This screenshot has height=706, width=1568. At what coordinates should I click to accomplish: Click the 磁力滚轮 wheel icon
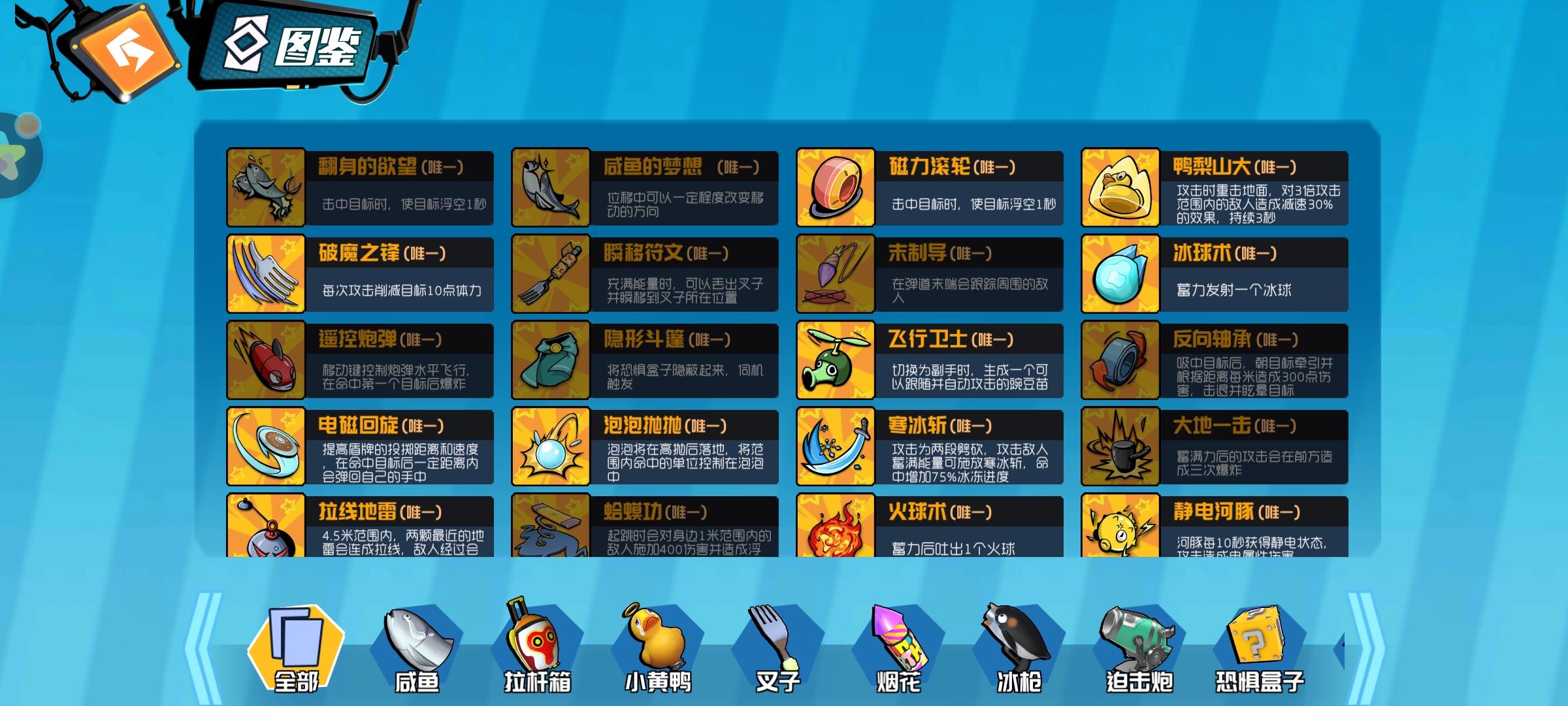coord(836,186)
